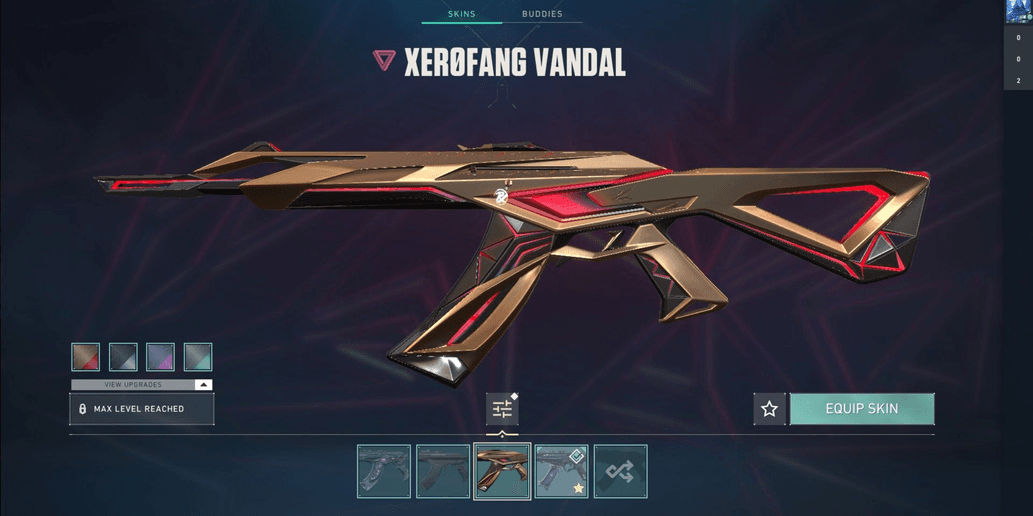This screenshot has width=1033, height=516.
Task: Choose the blue and purple color variant
Action: [160, 357]
